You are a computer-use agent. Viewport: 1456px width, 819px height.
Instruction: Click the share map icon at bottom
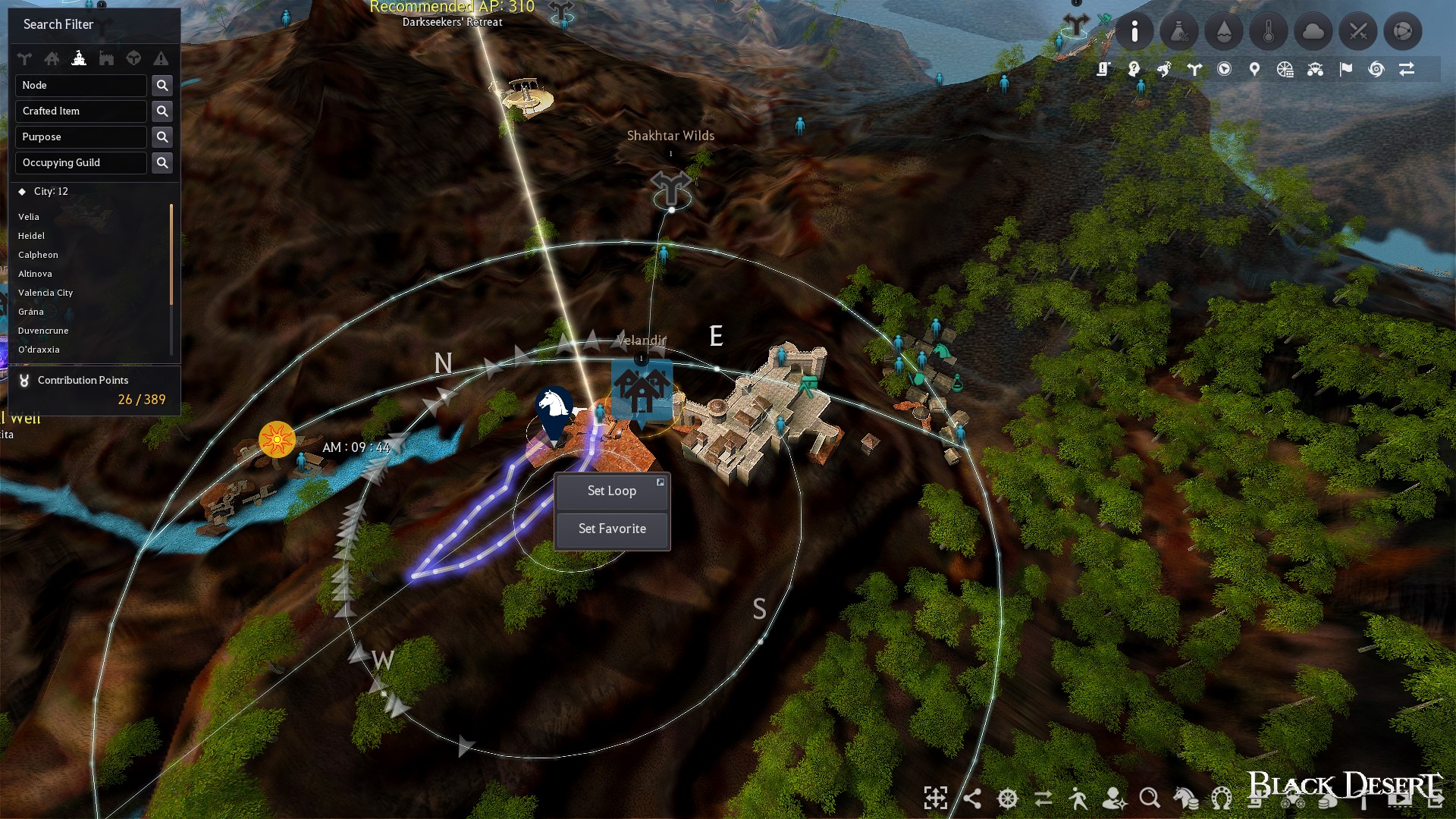(x=973, y=799)
